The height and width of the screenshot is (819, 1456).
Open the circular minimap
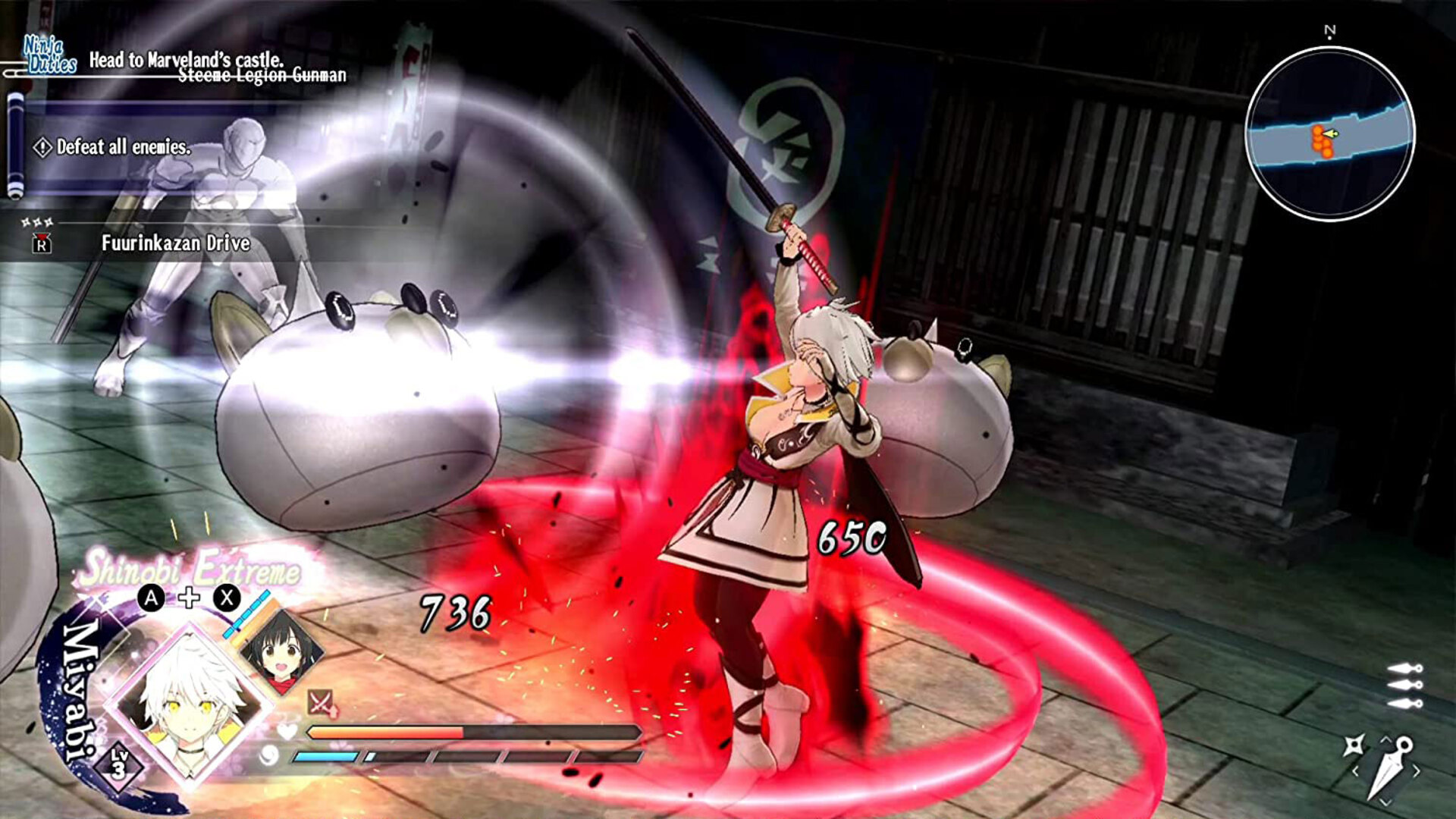1330,134
